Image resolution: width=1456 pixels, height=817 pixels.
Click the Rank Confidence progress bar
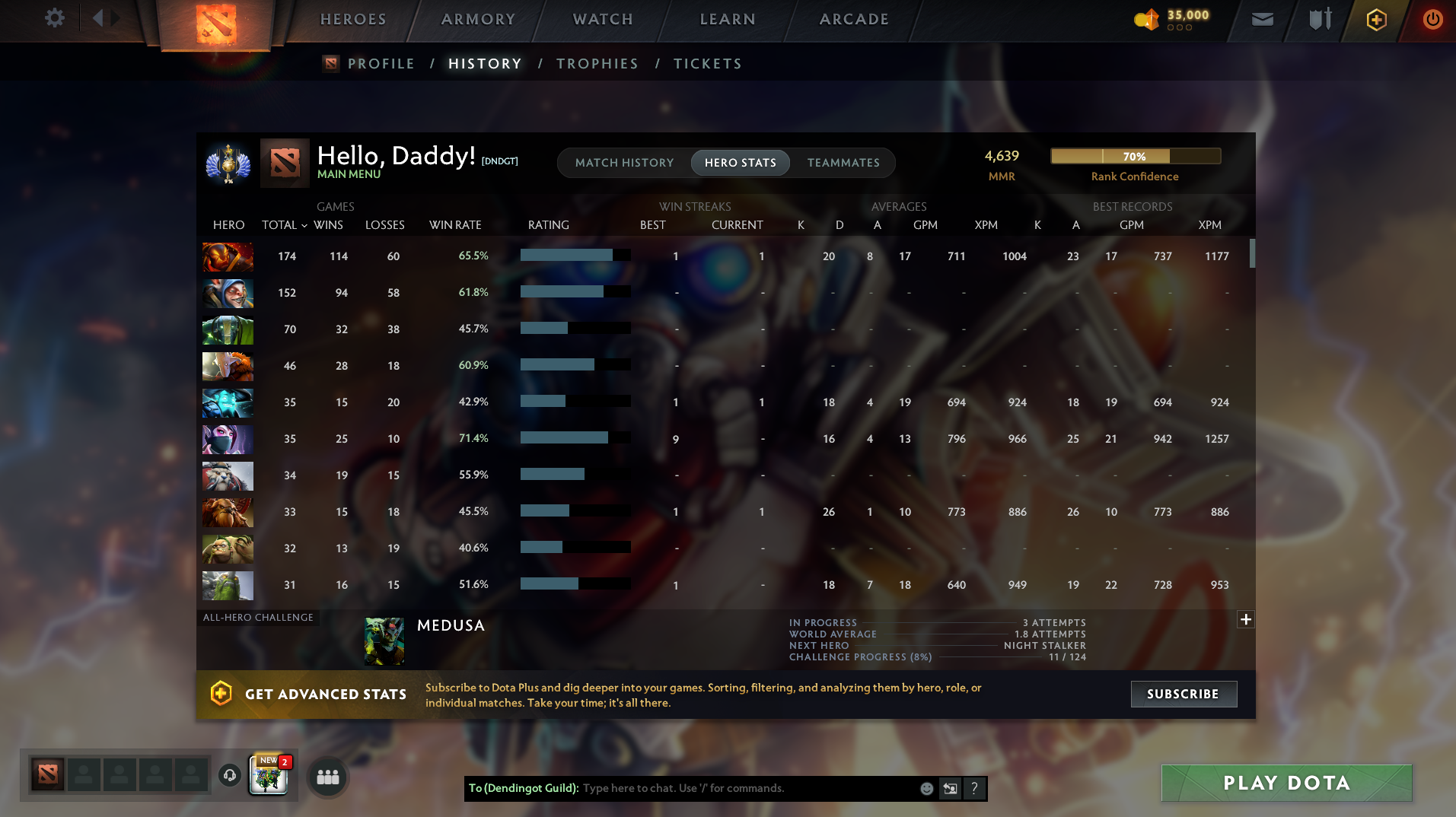point(1135,156)
